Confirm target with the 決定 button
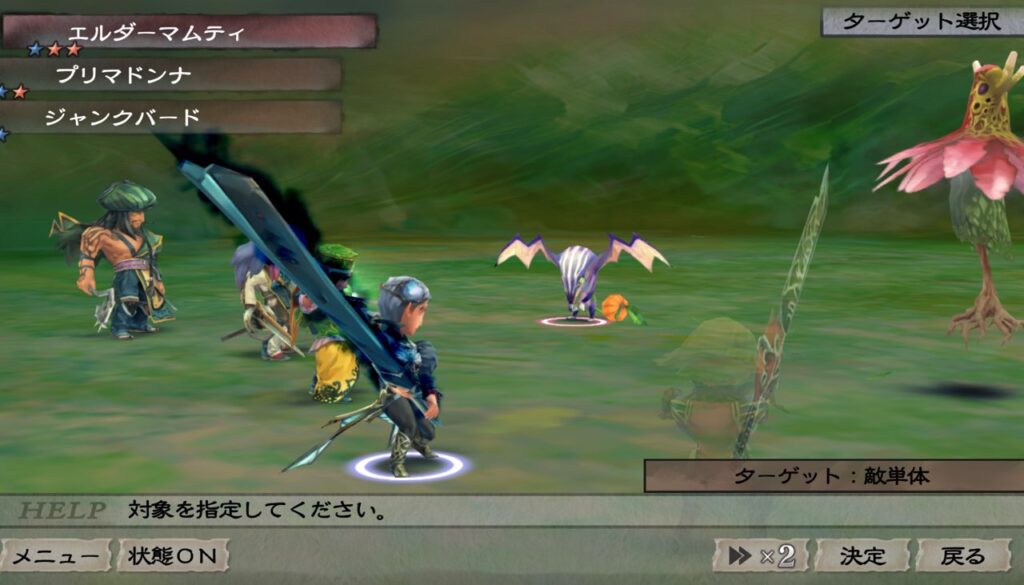 click(862, 556)
